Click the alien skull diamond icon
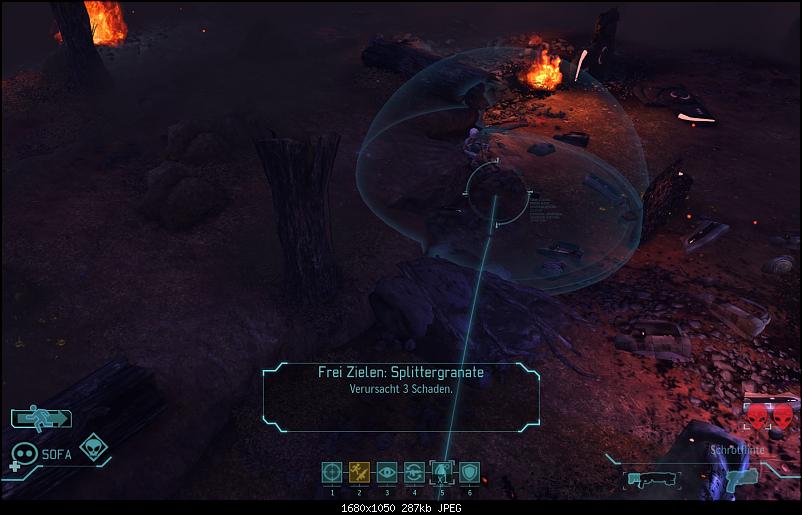This screenshot has width=802, height=515. click(x=95, y=447)
